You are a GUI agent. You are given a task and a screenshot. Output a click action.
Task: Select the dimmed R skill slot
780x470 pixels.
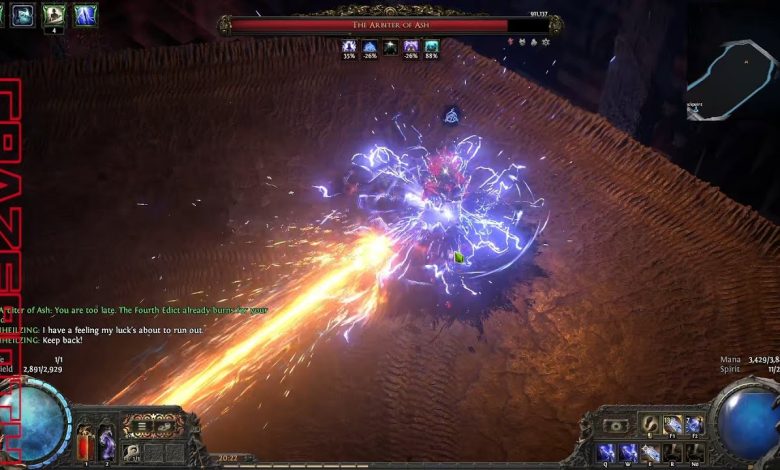tap(672, 452)
